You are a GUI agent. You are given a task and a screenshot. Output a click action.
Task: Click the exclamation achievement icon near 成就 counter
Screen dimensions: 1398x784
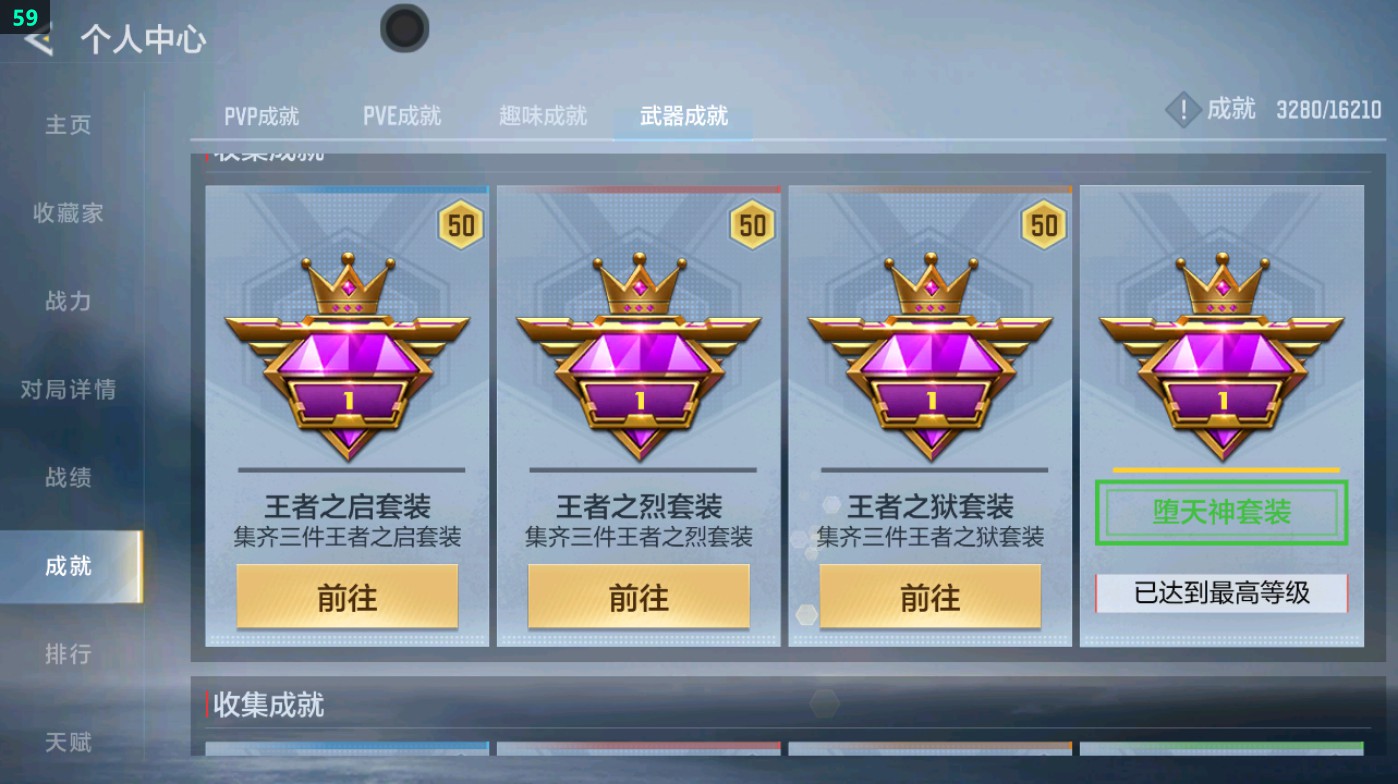tap(1184, 110)
